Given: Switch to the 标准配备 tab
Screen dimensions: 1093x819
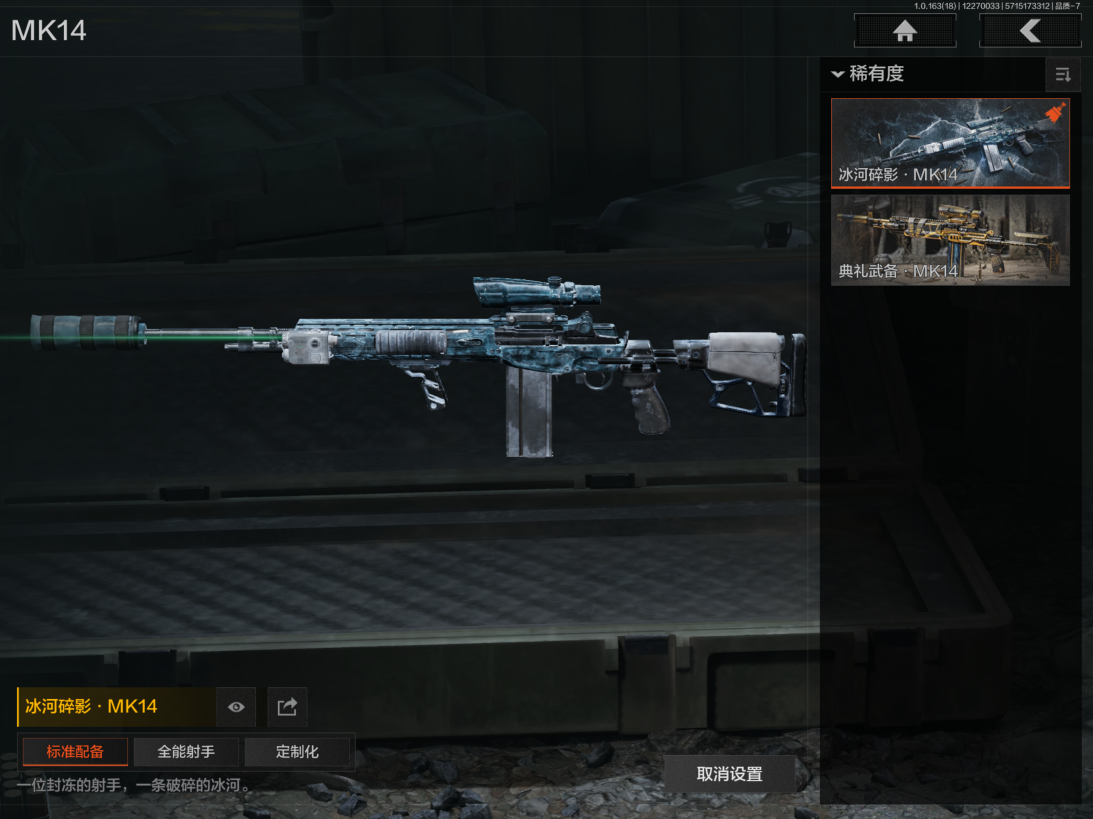Looking at the screenshot, I should click(x=75, y=751).
